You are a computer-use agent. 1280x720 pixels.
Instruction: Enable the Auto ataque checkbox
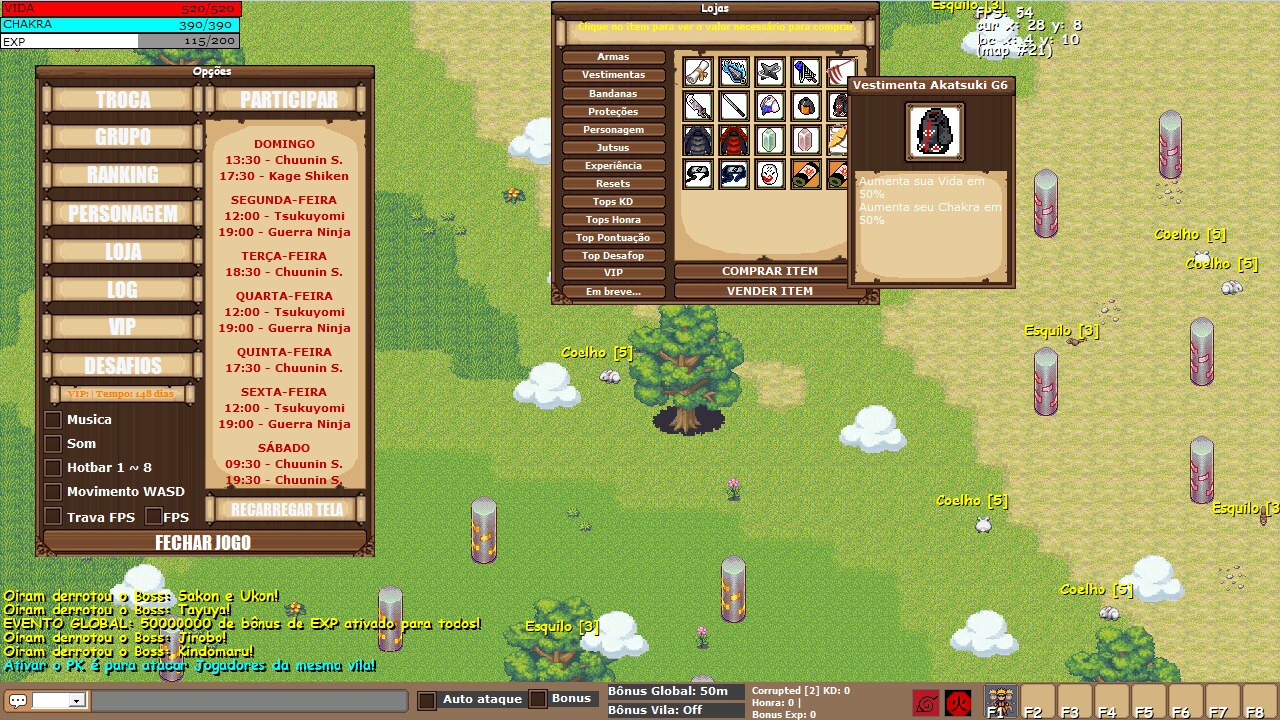coord(427,700)
